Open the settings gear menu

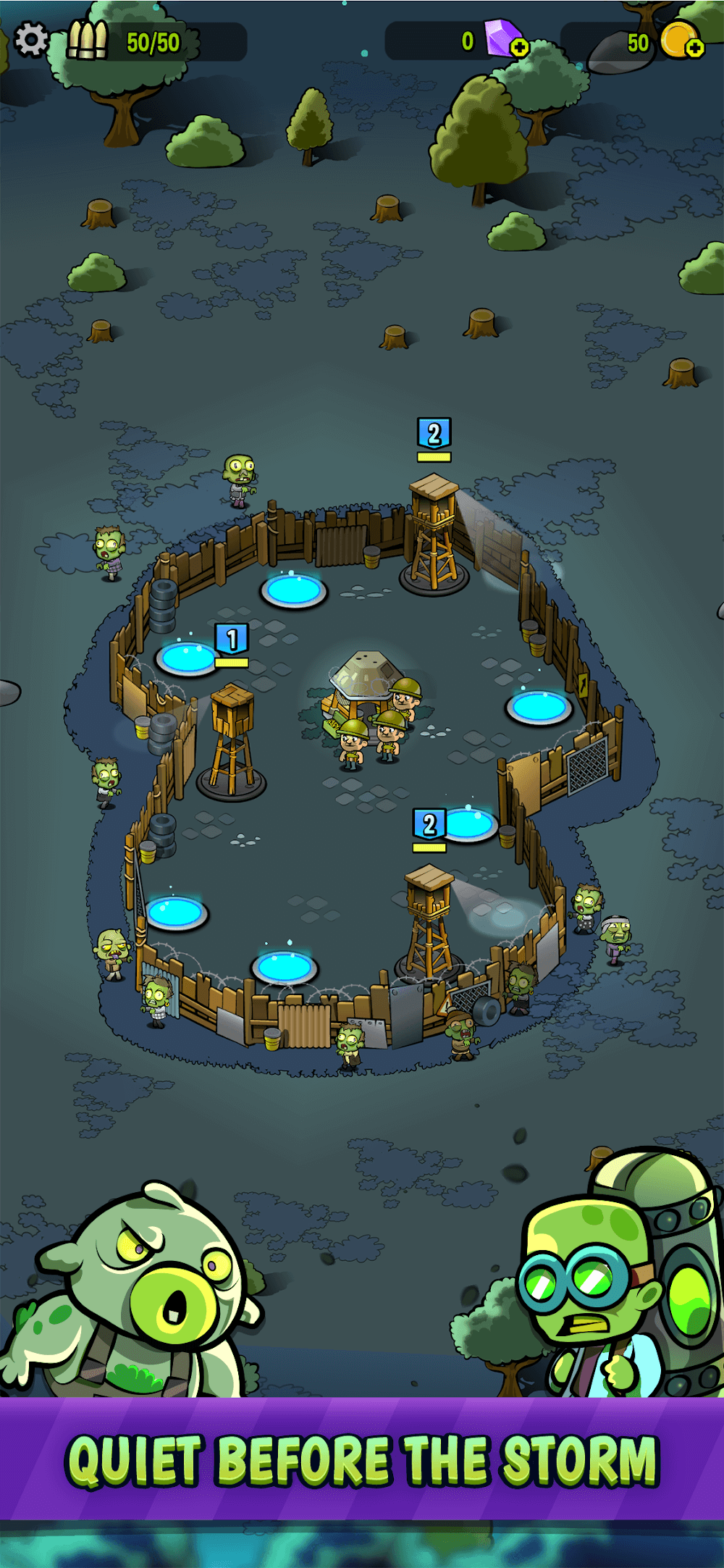tap(31, 39)
